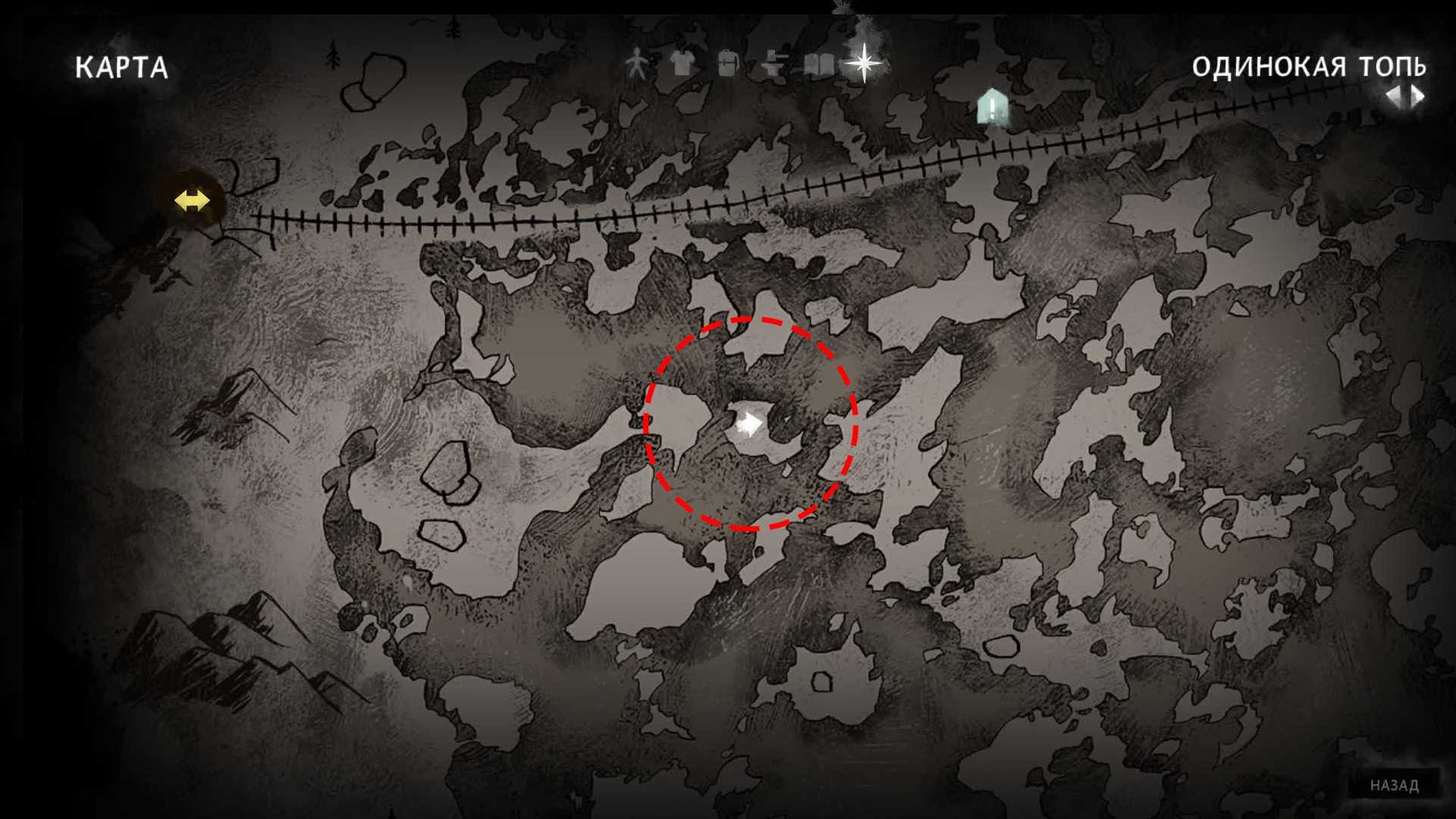Click the НАЗАД back button

(1394, 786)
